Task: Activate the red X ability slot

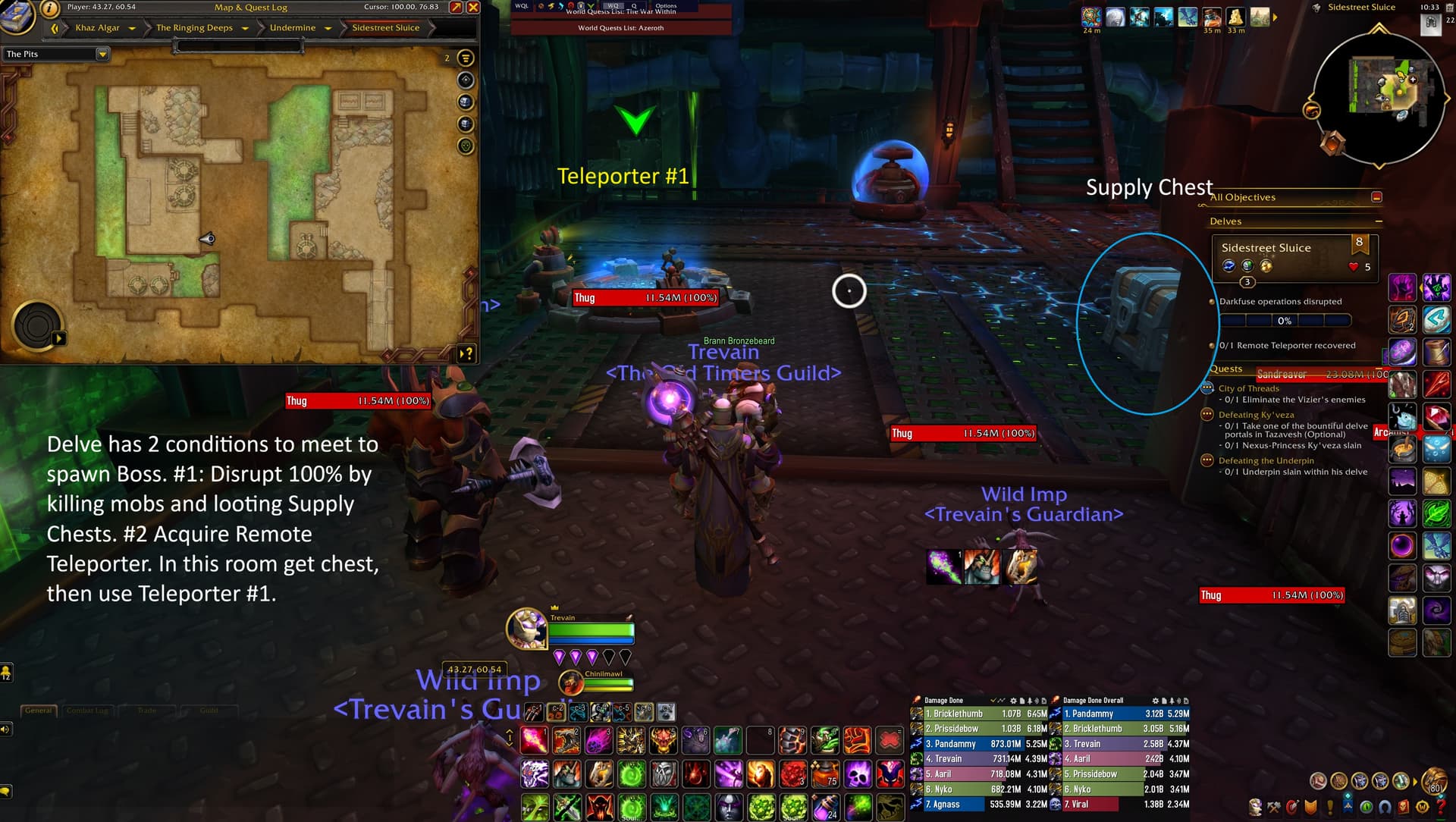Action: tap(890, 740)
